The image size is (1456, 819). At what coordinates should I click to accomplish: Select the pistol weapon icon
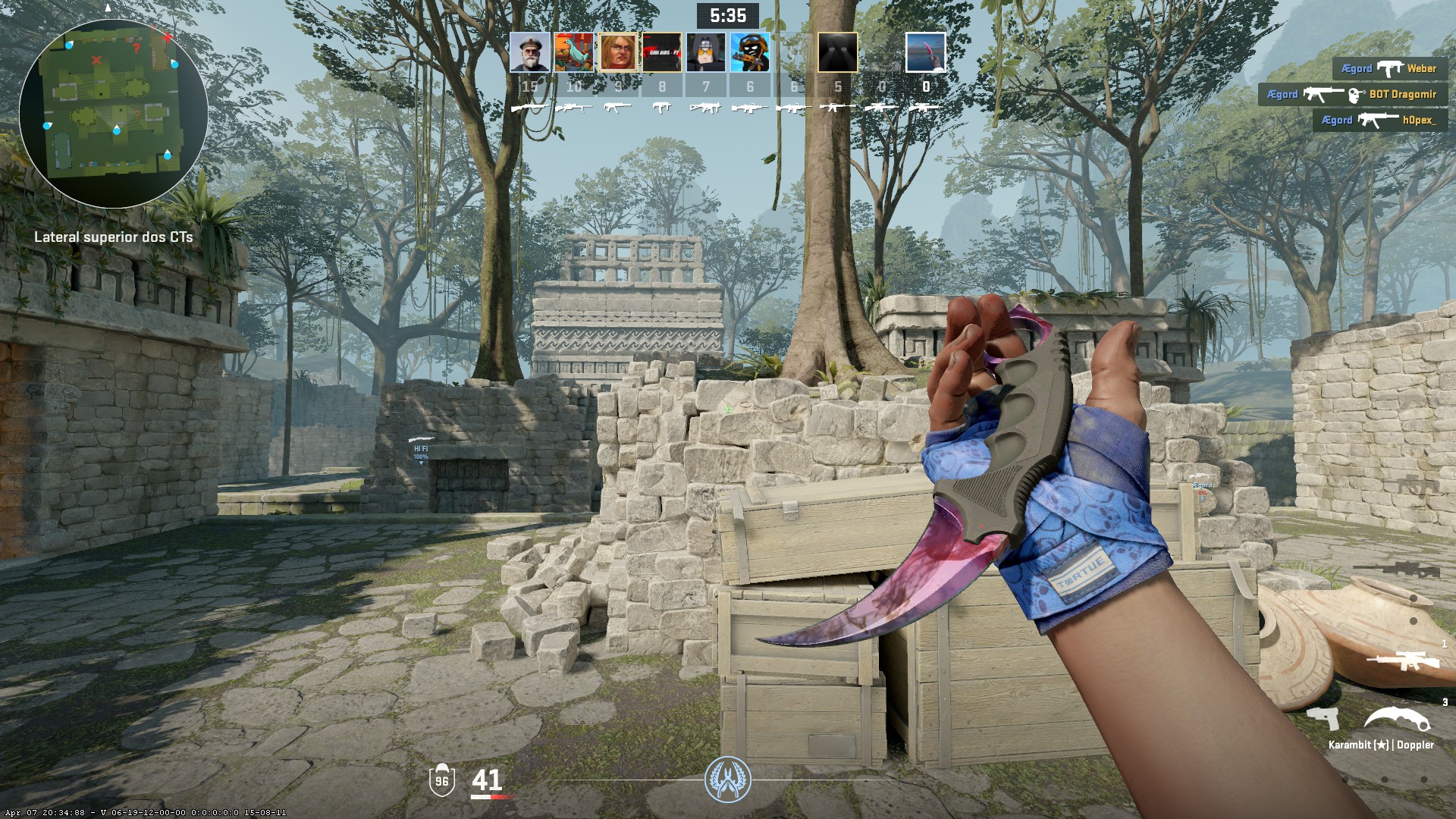click(x=1323, y=718)
